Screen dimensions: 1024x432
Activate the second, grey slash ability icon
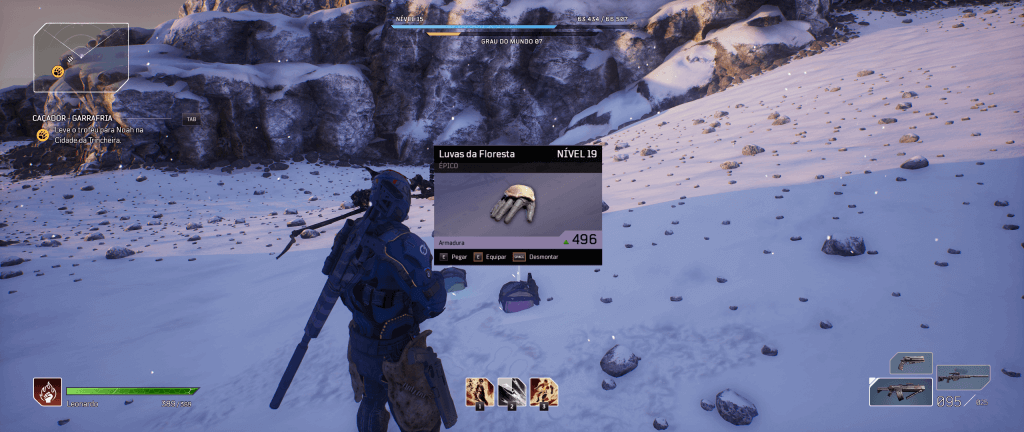(511, 391)
